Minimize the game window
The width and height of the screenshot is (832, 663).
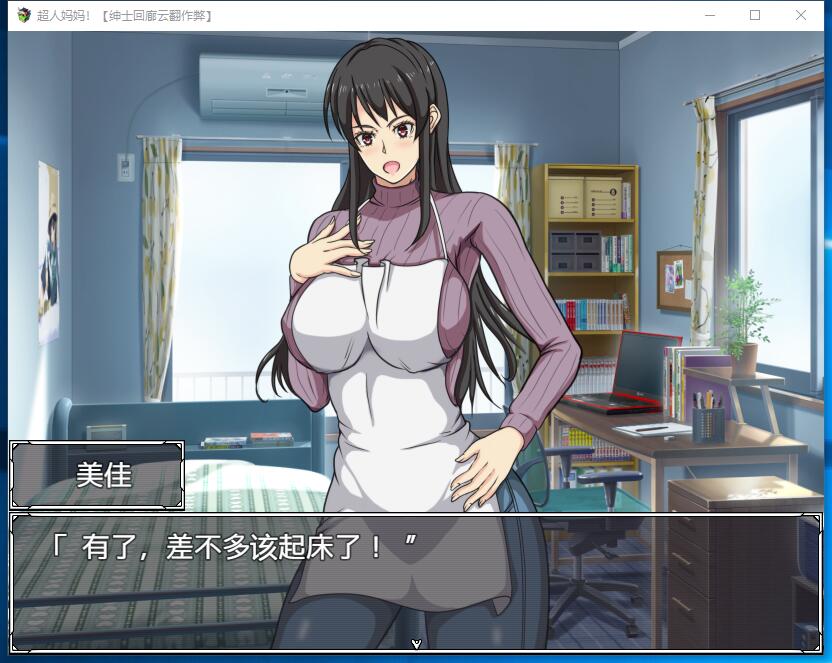coord(710,15)
